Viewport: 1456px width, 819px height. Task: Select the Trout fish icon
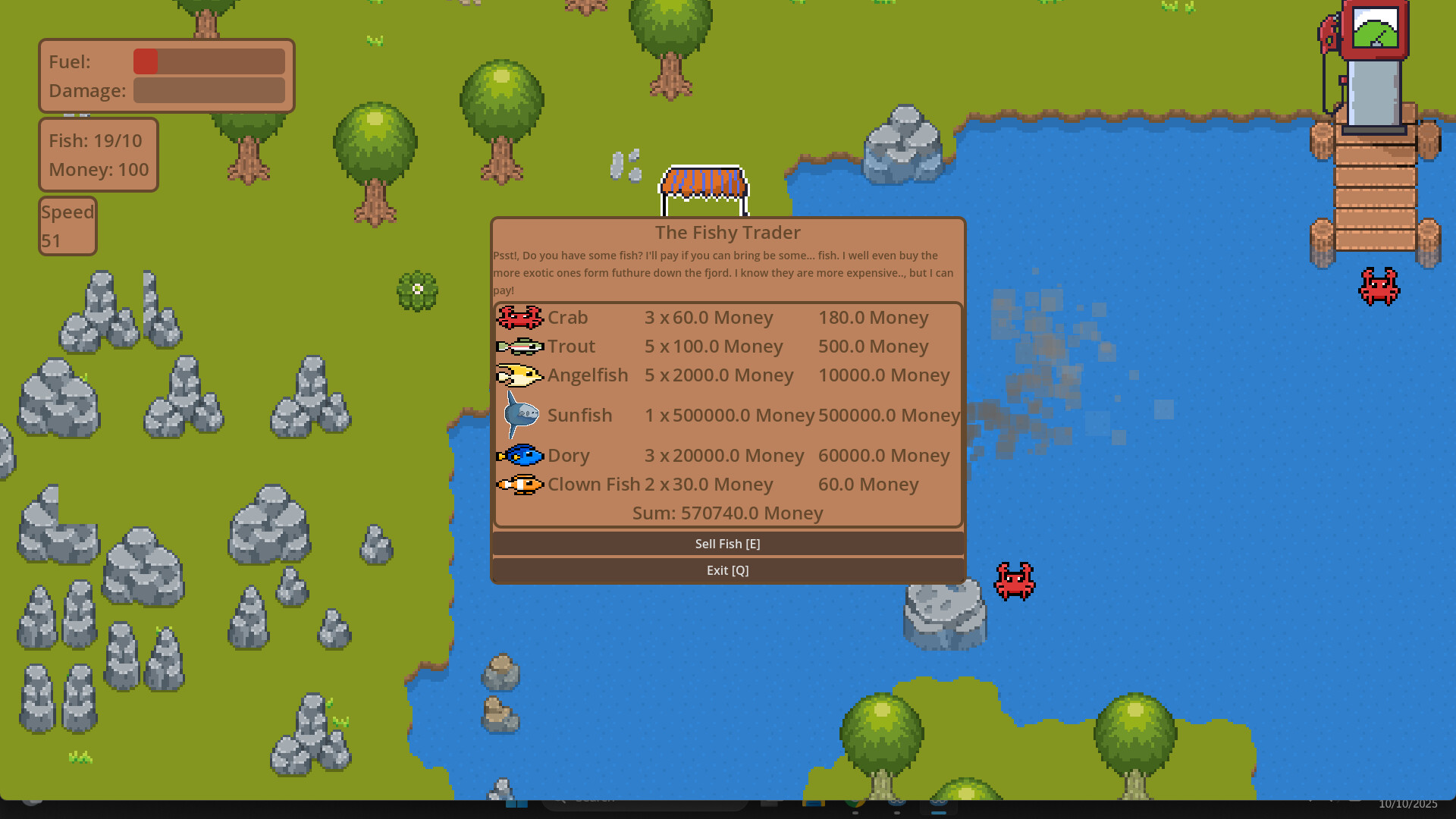pyautogui.click(x=519, y=347)
